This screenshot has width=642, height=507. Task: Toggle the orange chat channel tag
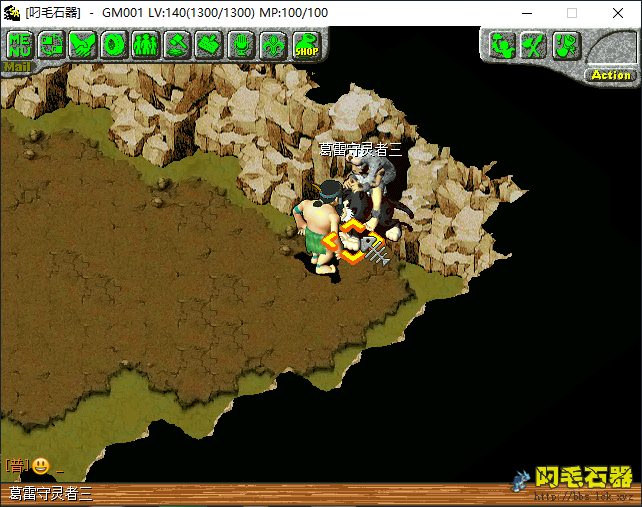tap(16, 465)
